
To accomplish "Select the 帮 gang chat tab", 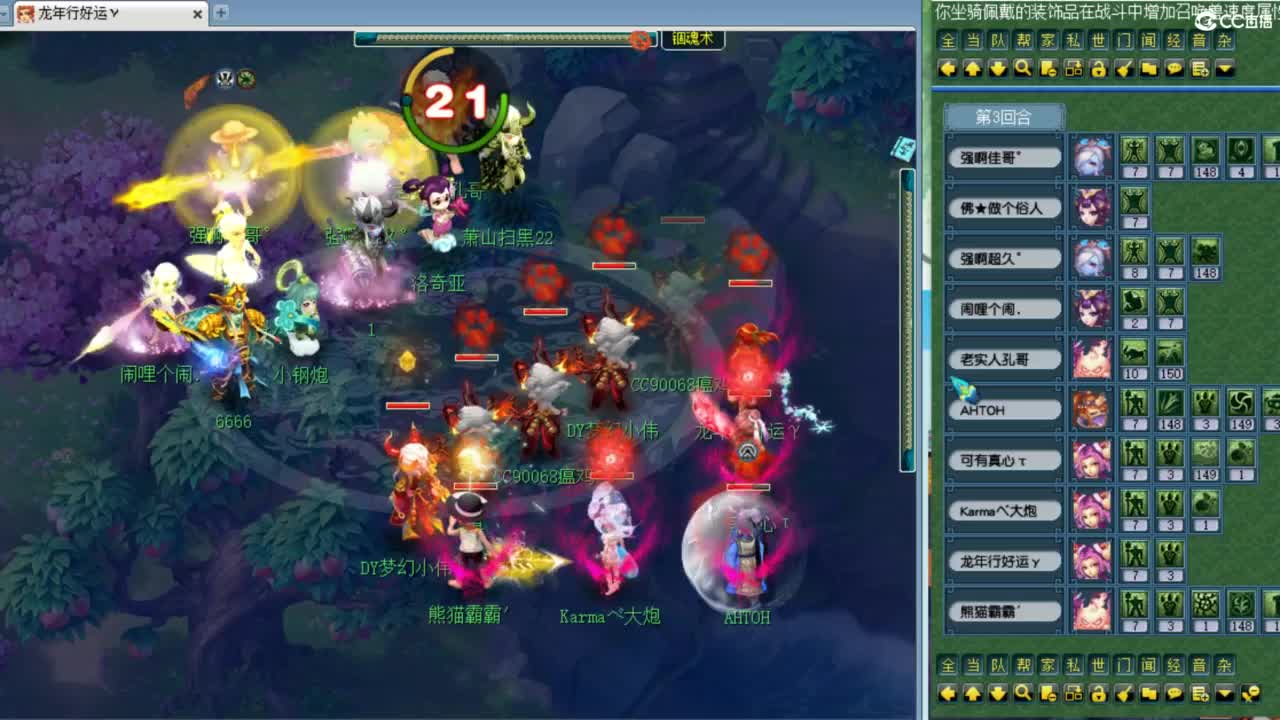I will [x=1022, y=42].
